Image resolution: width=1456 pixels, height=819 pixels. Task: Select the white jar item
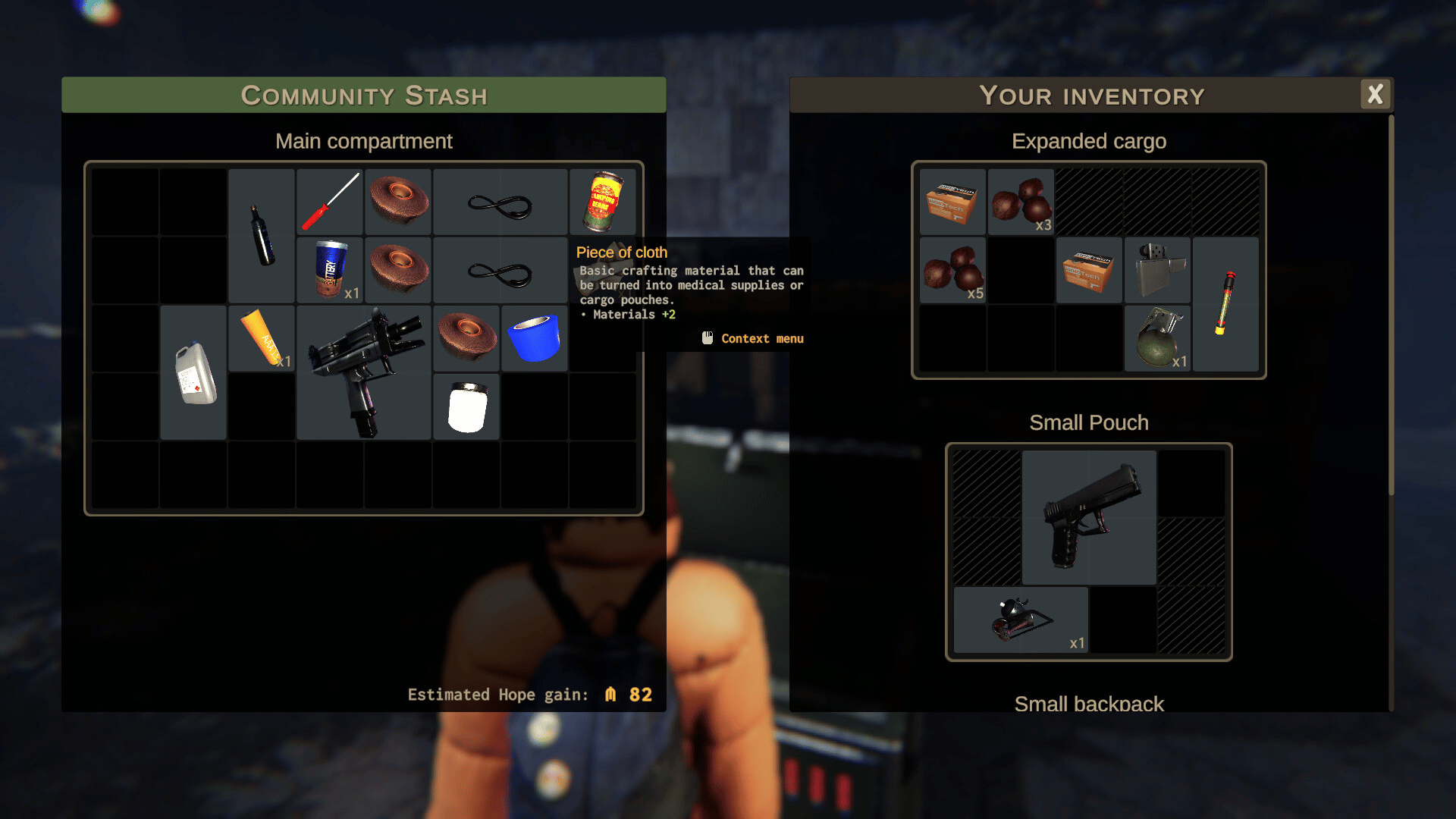[466, 406]
